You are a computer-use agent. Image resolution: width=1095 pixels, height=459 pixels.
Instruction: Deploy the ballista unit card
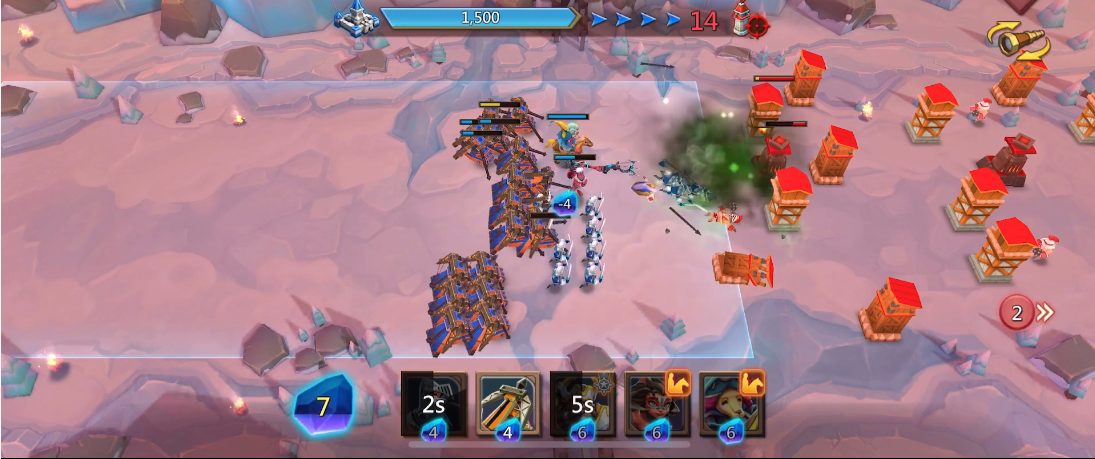click(508, 404)
